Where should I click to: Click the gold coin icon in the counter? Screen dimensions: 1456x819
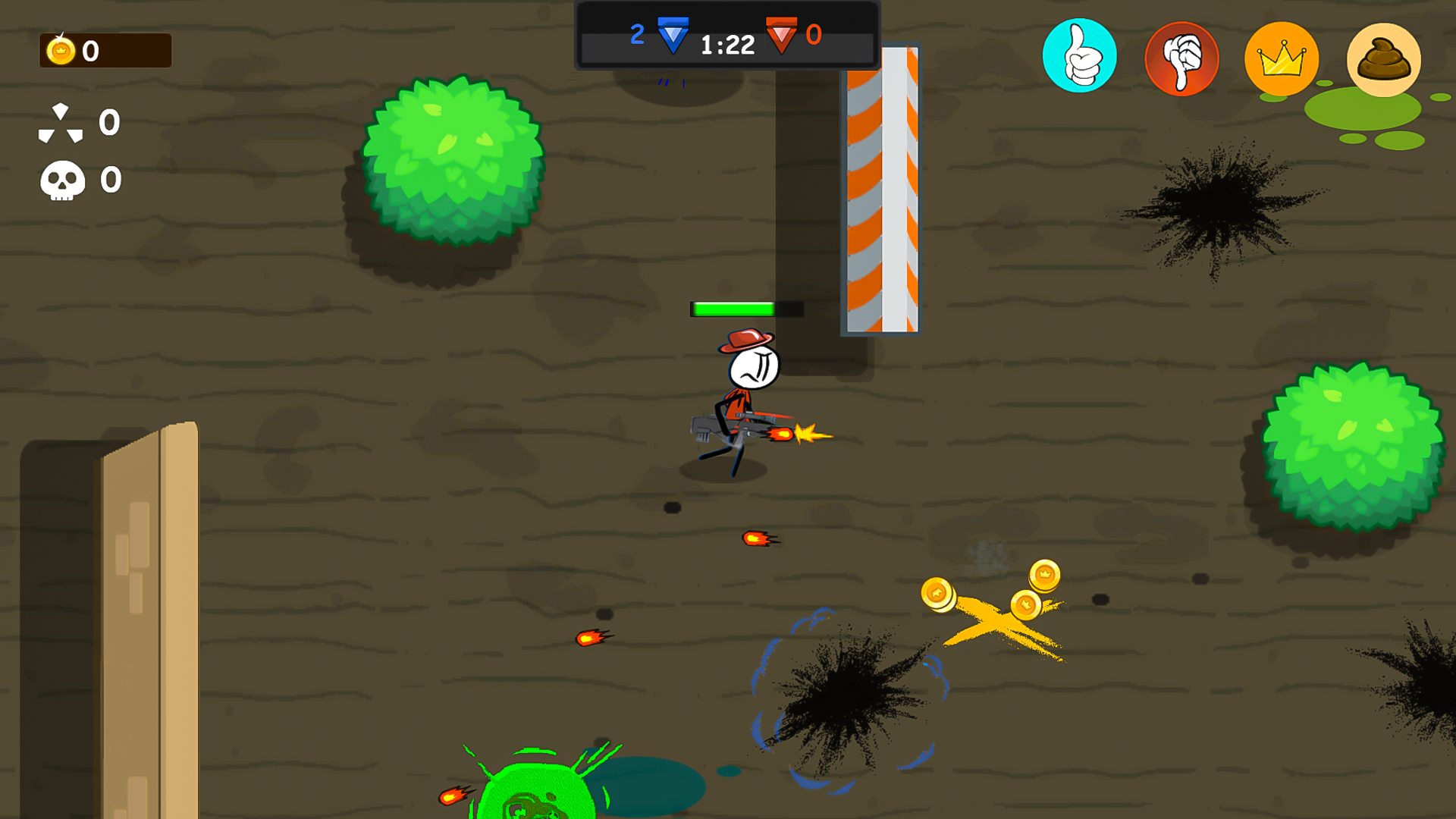[x=60, y=51]
